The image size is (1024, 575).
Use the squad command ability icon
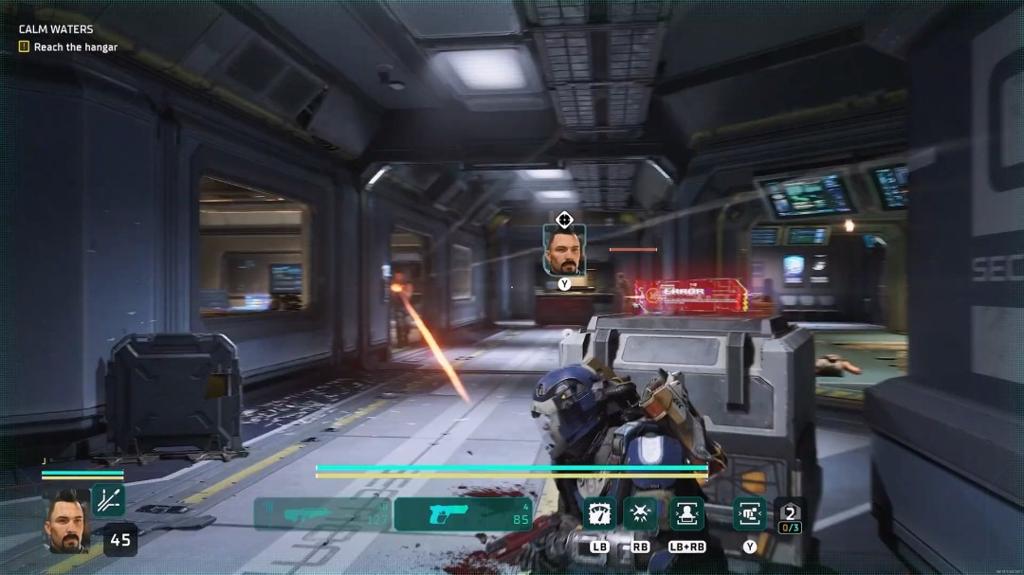click(749, 513)
